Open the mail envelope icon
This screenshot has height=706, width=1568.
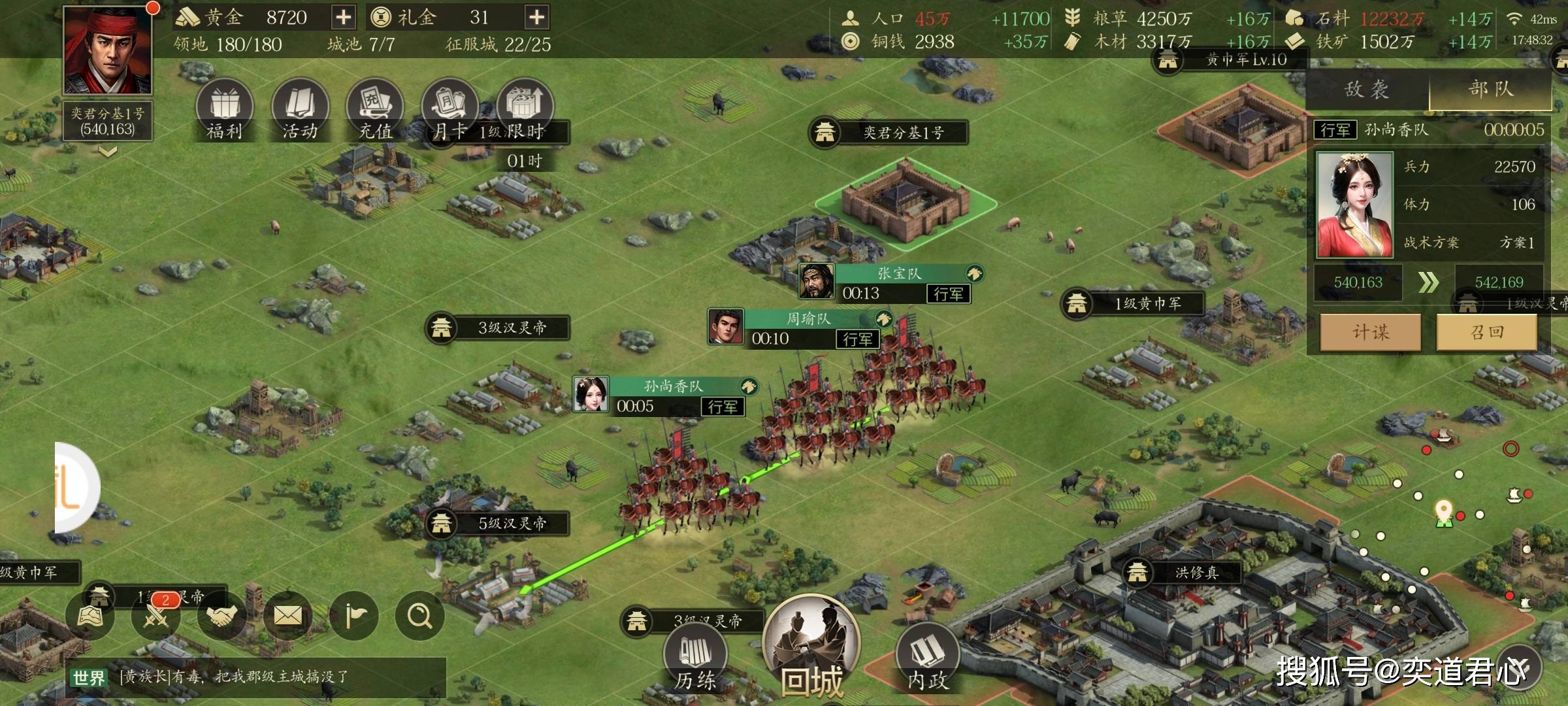pyautogui.click(x=287, y=616)
